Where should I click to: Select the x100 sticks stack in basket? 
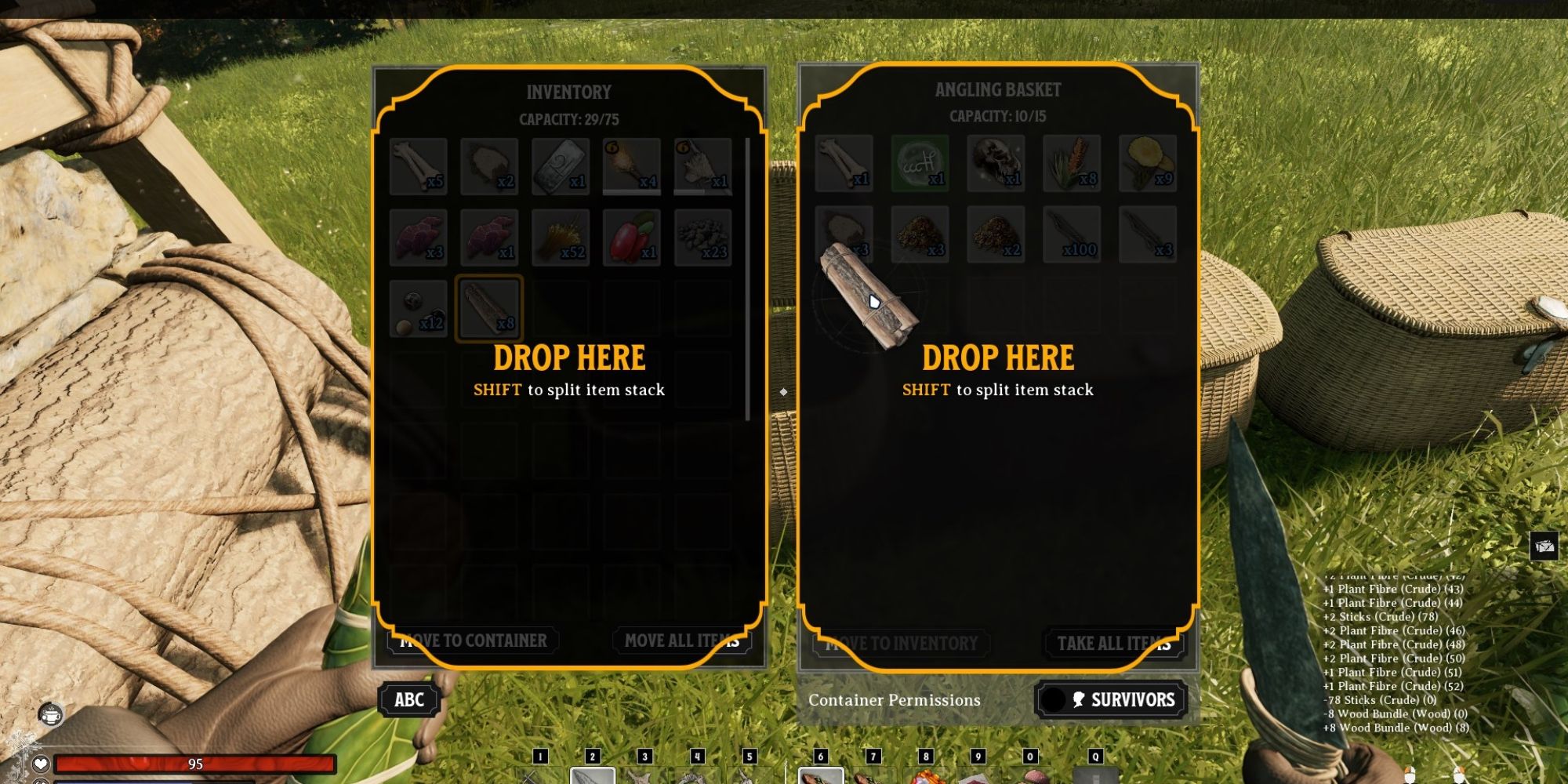click(x=1072, y=234)
